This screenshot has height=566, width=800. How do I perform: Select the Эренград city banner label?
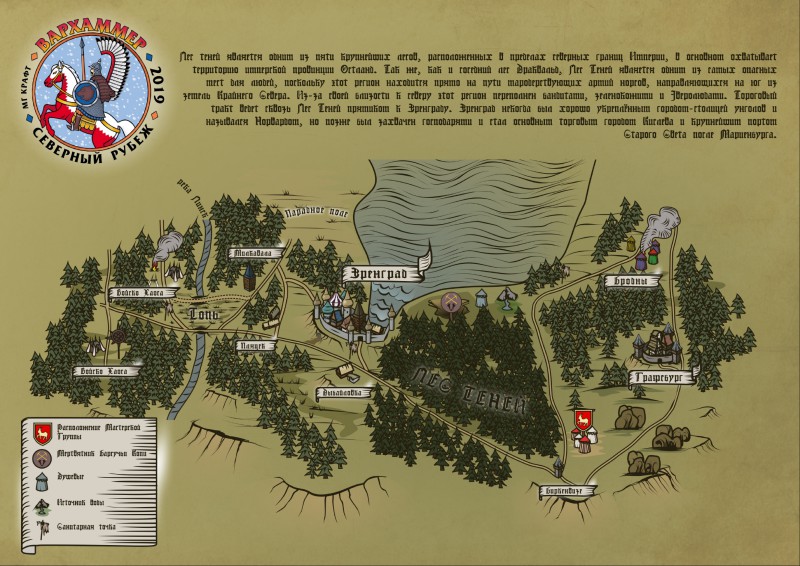pos(380,271)
